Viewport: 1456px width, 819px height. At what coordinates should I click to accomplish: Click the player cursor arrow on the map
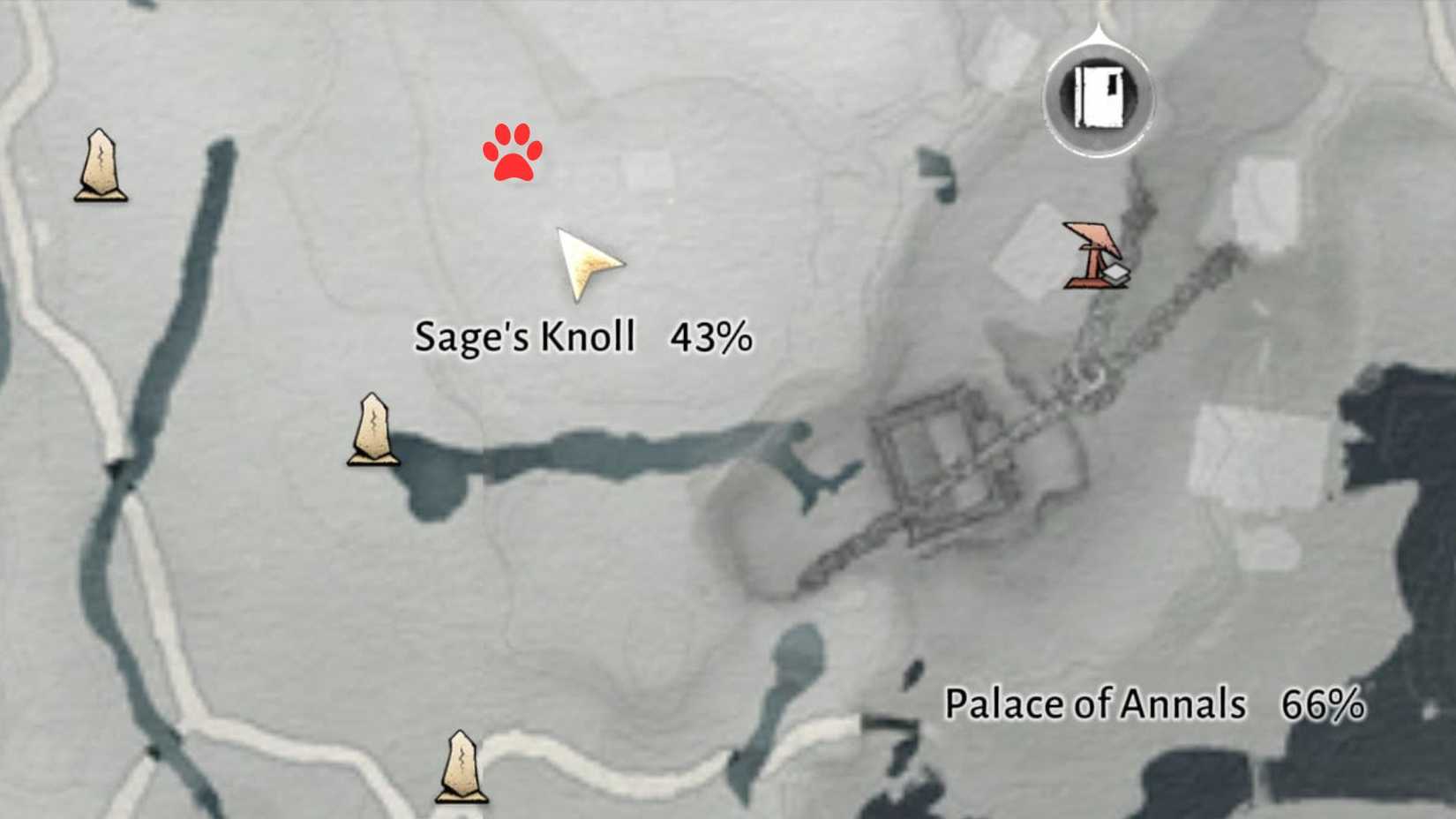587,265
